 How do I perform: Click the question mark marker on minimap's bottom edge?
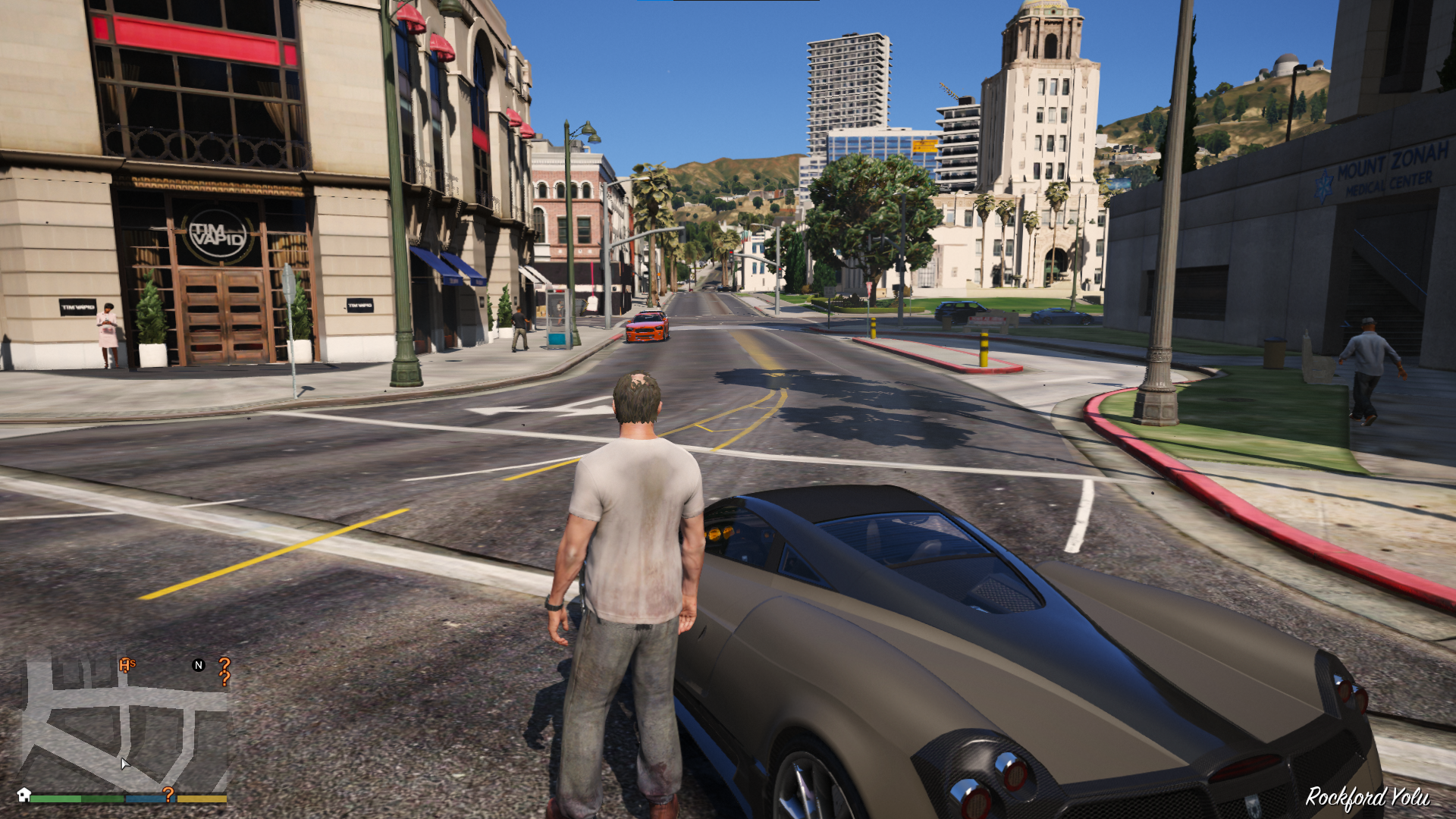coord(168,794)
